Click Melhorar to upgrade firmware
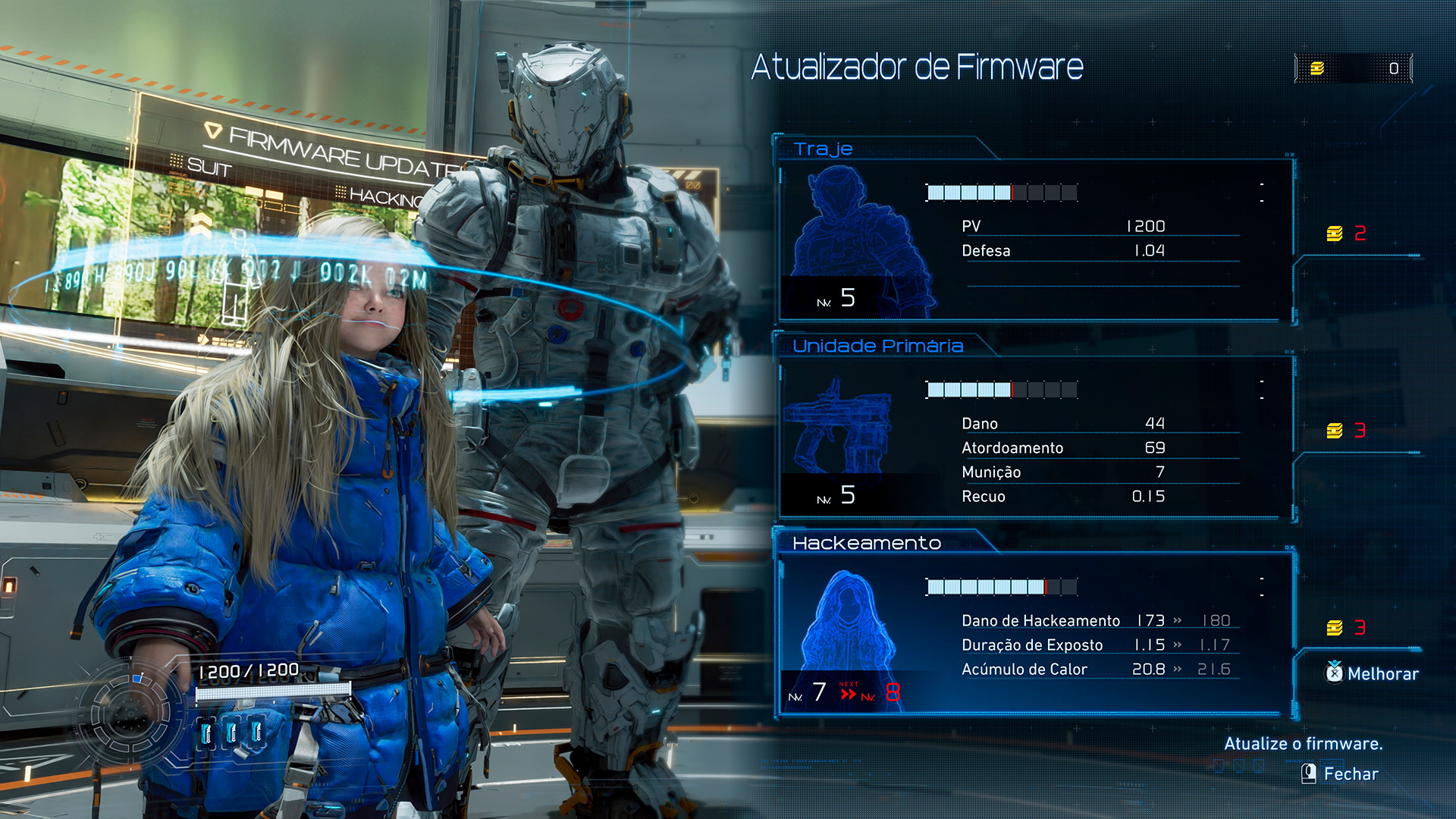Viewport: 1456px width, 819px height. pos(1373,673)
